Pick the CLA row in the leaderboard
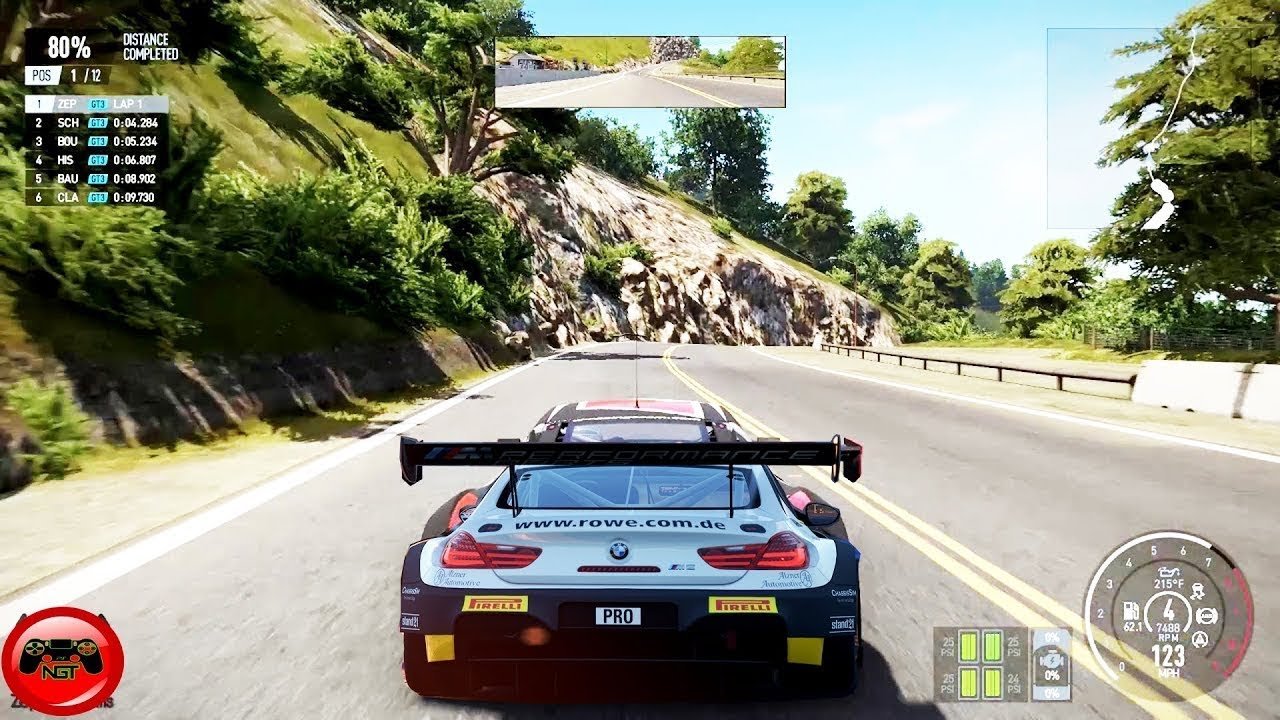 coord(96,197)
